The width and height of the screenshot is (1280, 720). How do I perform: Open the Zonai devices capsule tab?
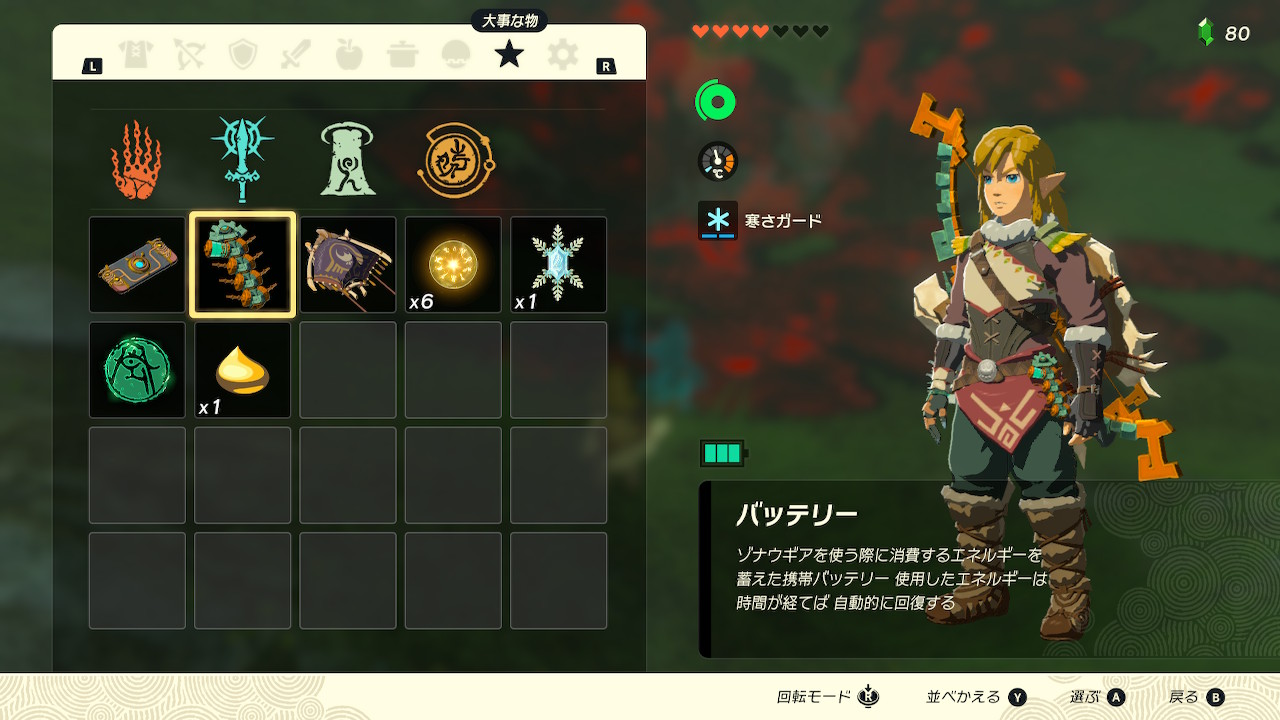pyautogui.click(x=456, y=54)
